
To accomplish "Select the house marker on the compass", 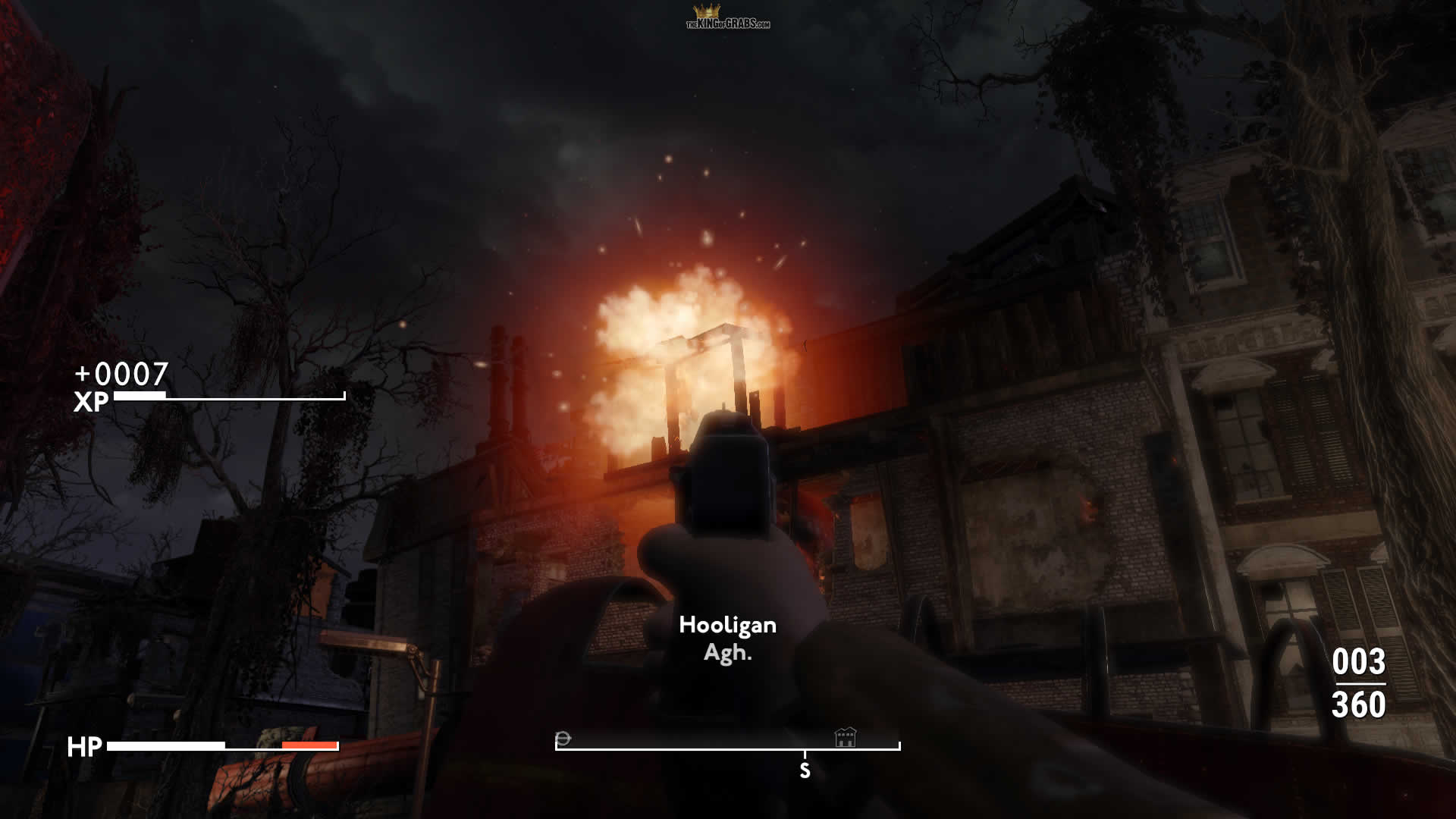I will pyautogui.click(x=845, y=736).
